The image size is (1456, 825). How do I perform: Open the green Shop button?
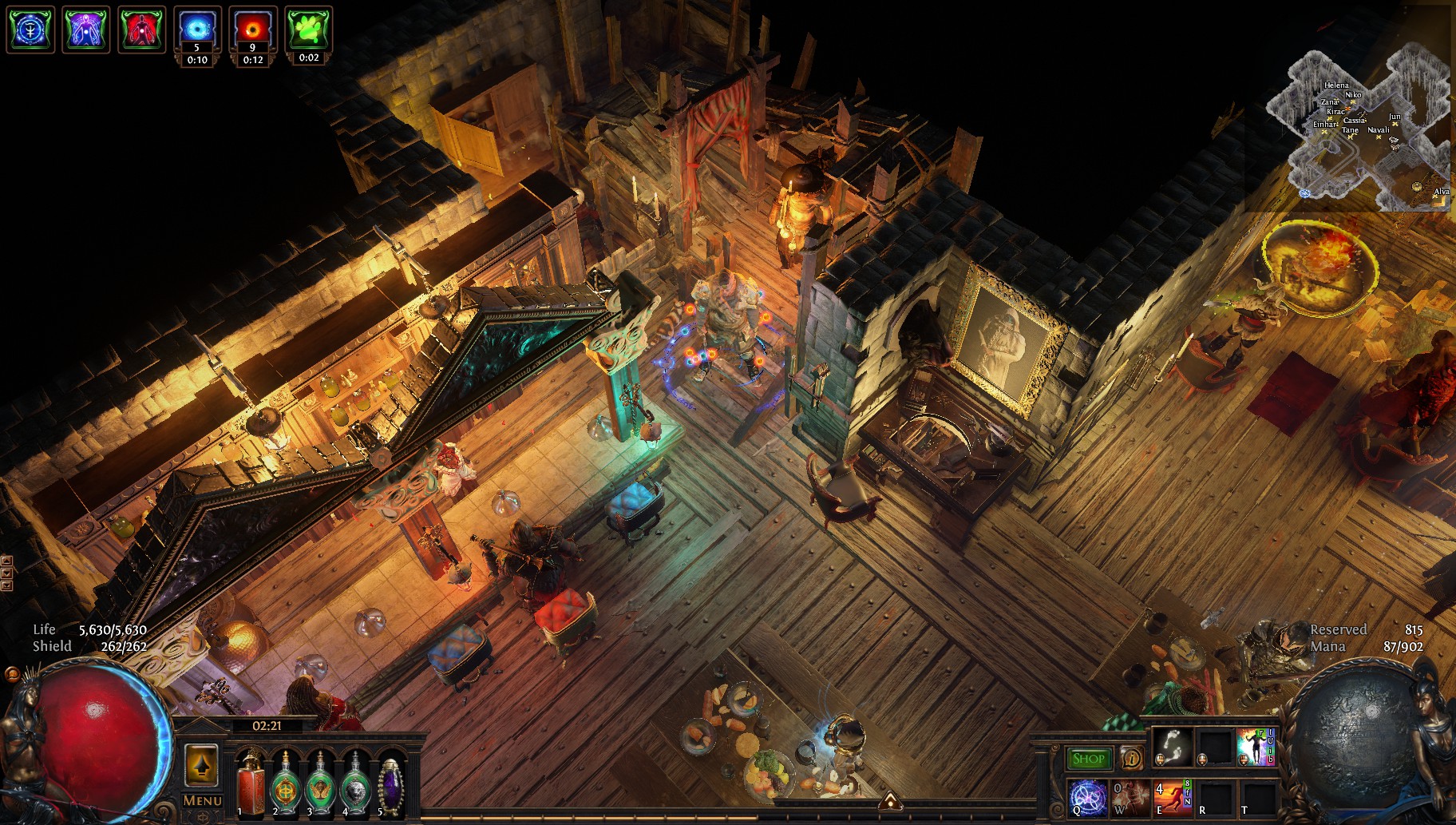(1088, 759)
